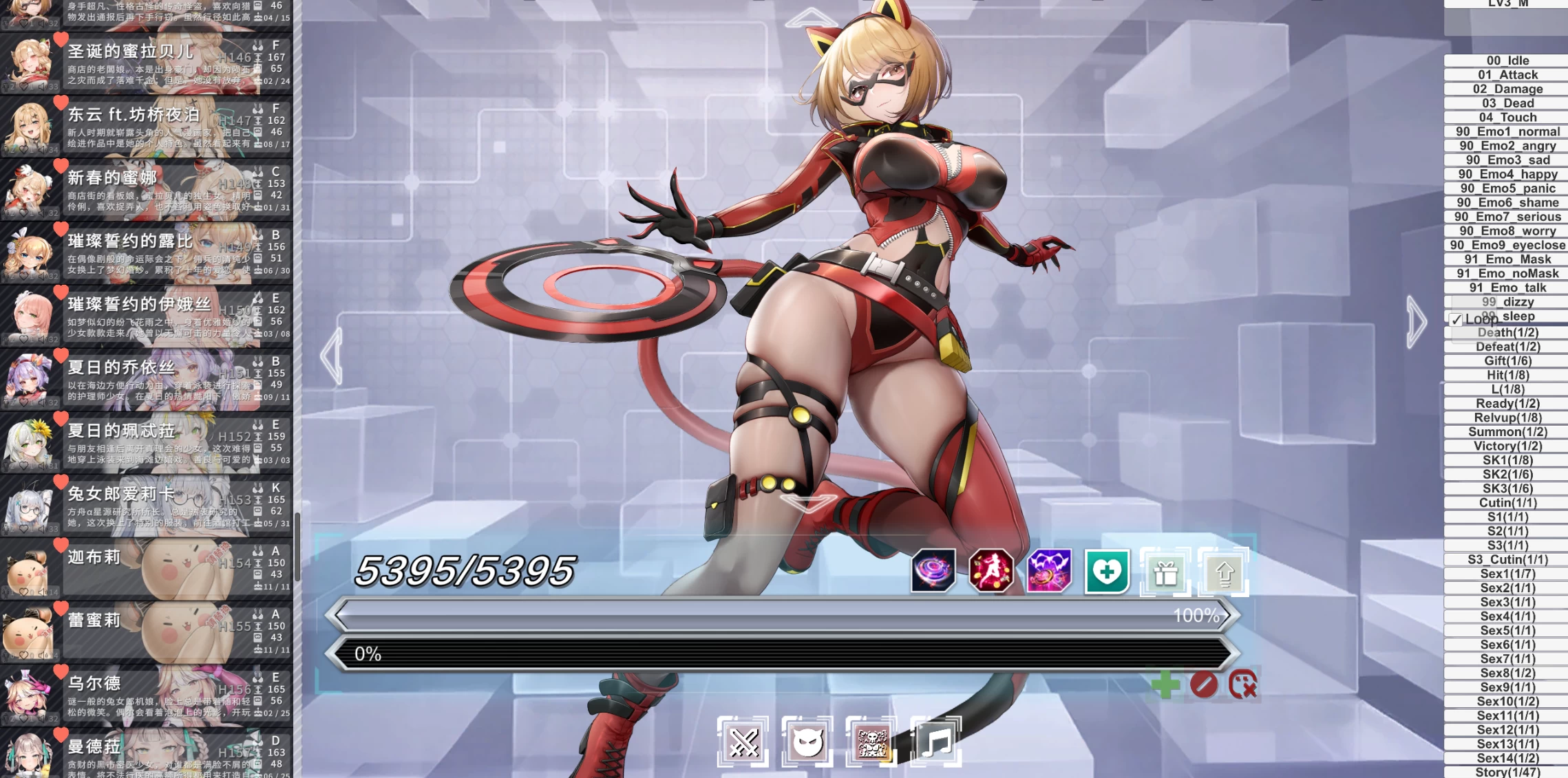1568x778 pixels.
Task: Activate the purple vortex skill icon
Action: (x=933, y=571)
